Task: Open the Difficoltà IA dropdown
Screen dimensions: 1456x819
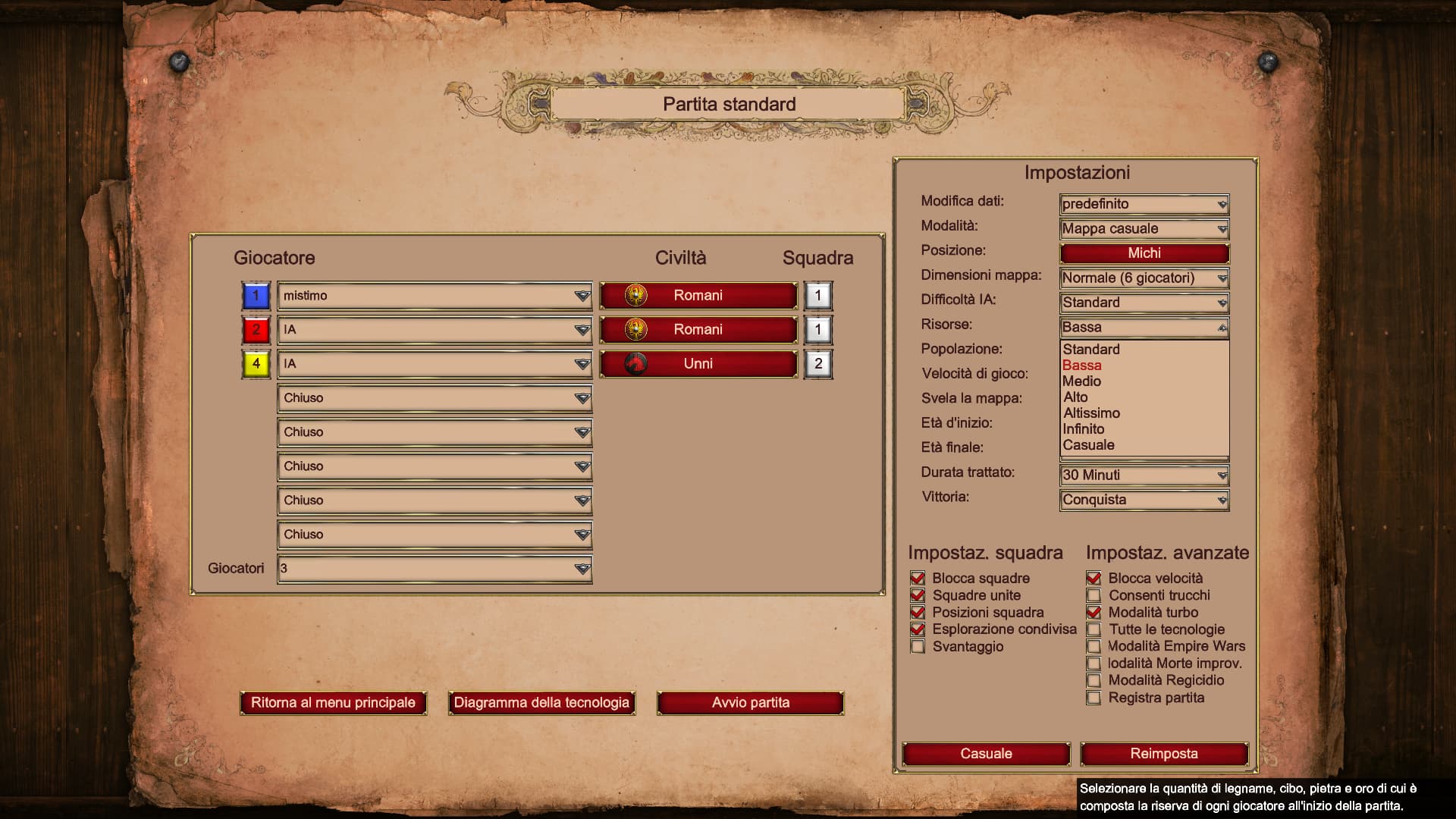Action: click(1144, 303)
